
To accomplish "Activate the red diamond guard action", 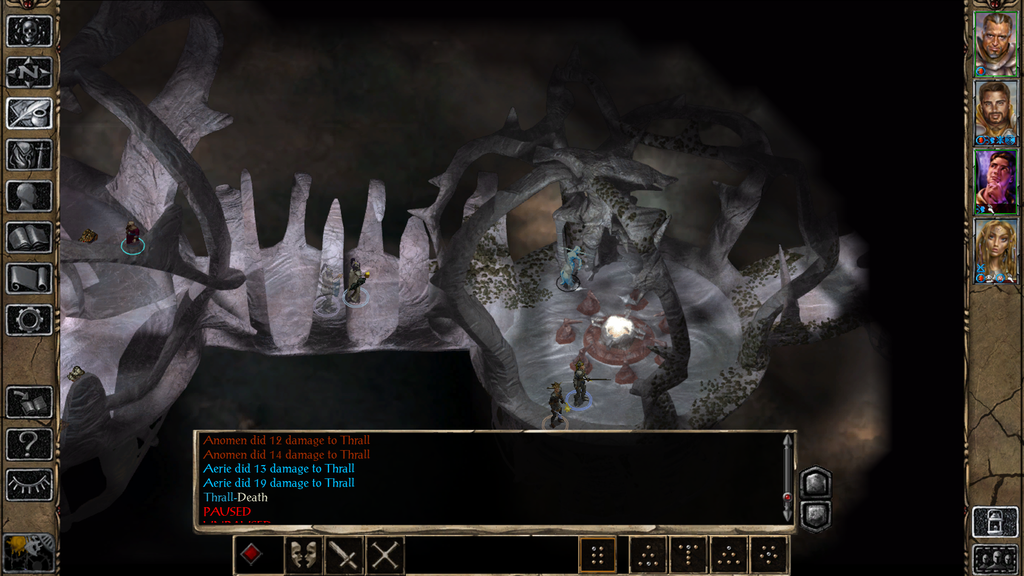I will pos(251,555).
